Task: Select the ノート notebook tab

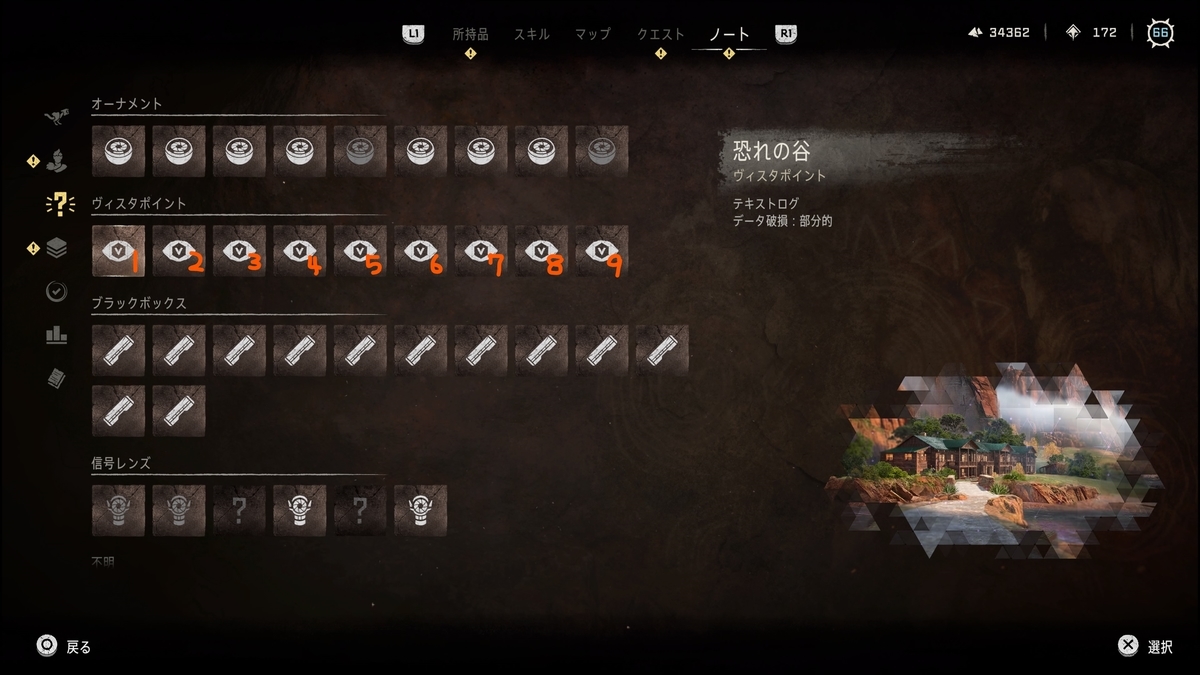Action: coord(729,34)
